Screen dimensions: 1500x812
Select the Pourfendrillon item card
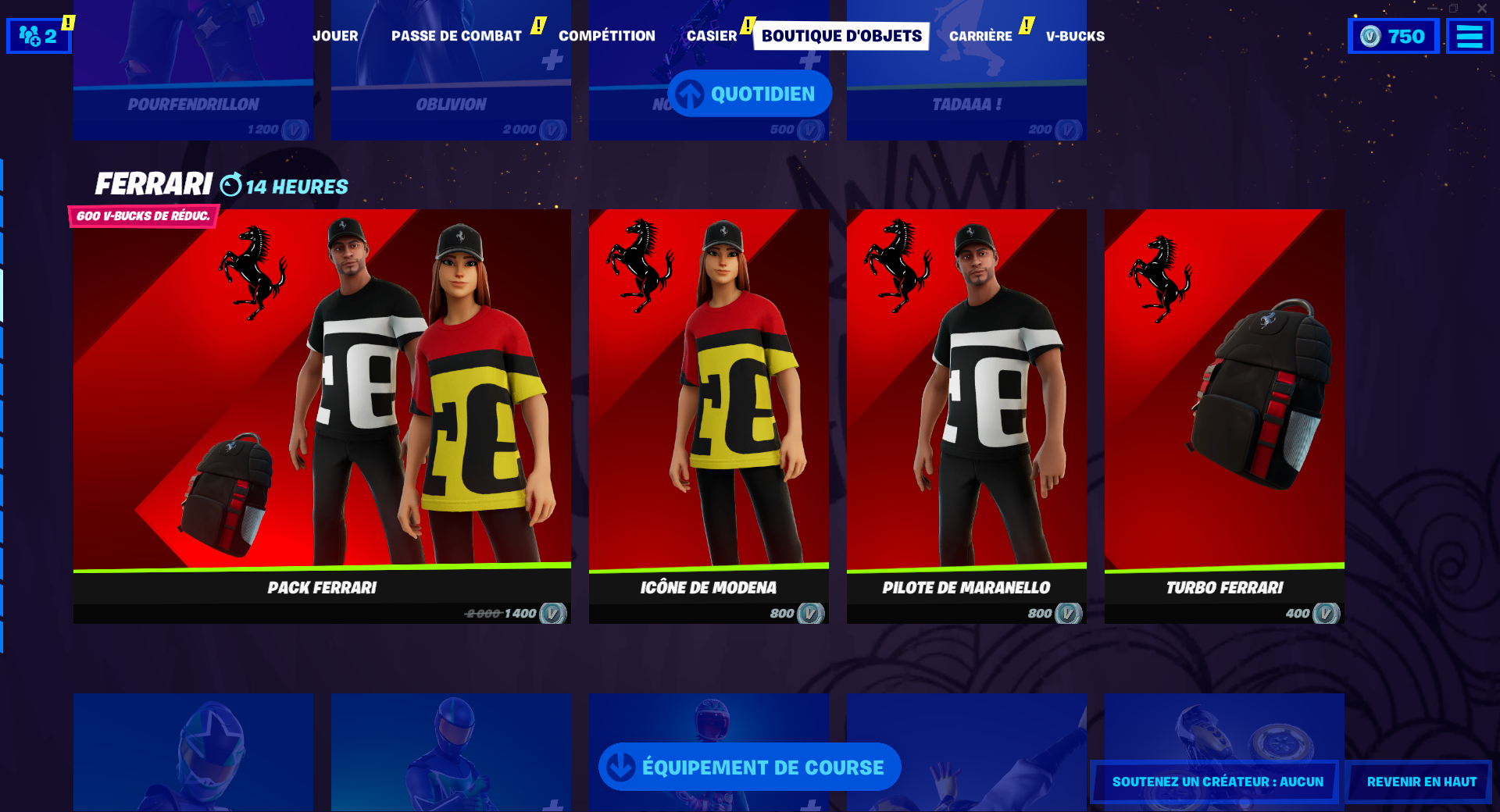click(x=192, y=70)
